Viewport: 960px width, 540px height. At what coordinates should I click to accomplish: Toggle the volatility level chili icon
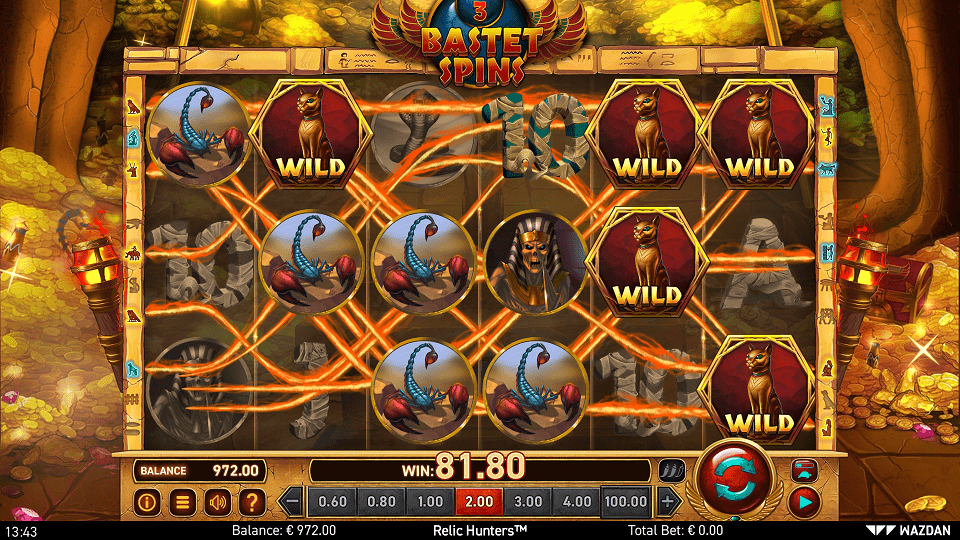pyautogui.click(x=670, y=469)
